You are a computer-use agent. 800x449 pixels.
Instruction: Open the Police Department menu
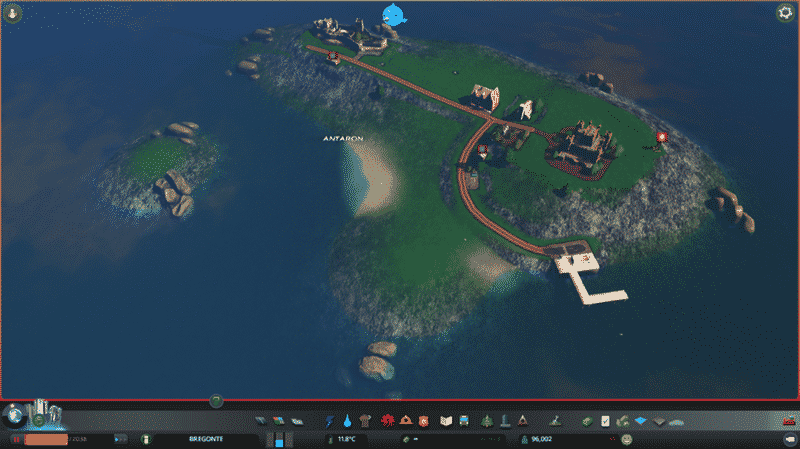(422, 421)
